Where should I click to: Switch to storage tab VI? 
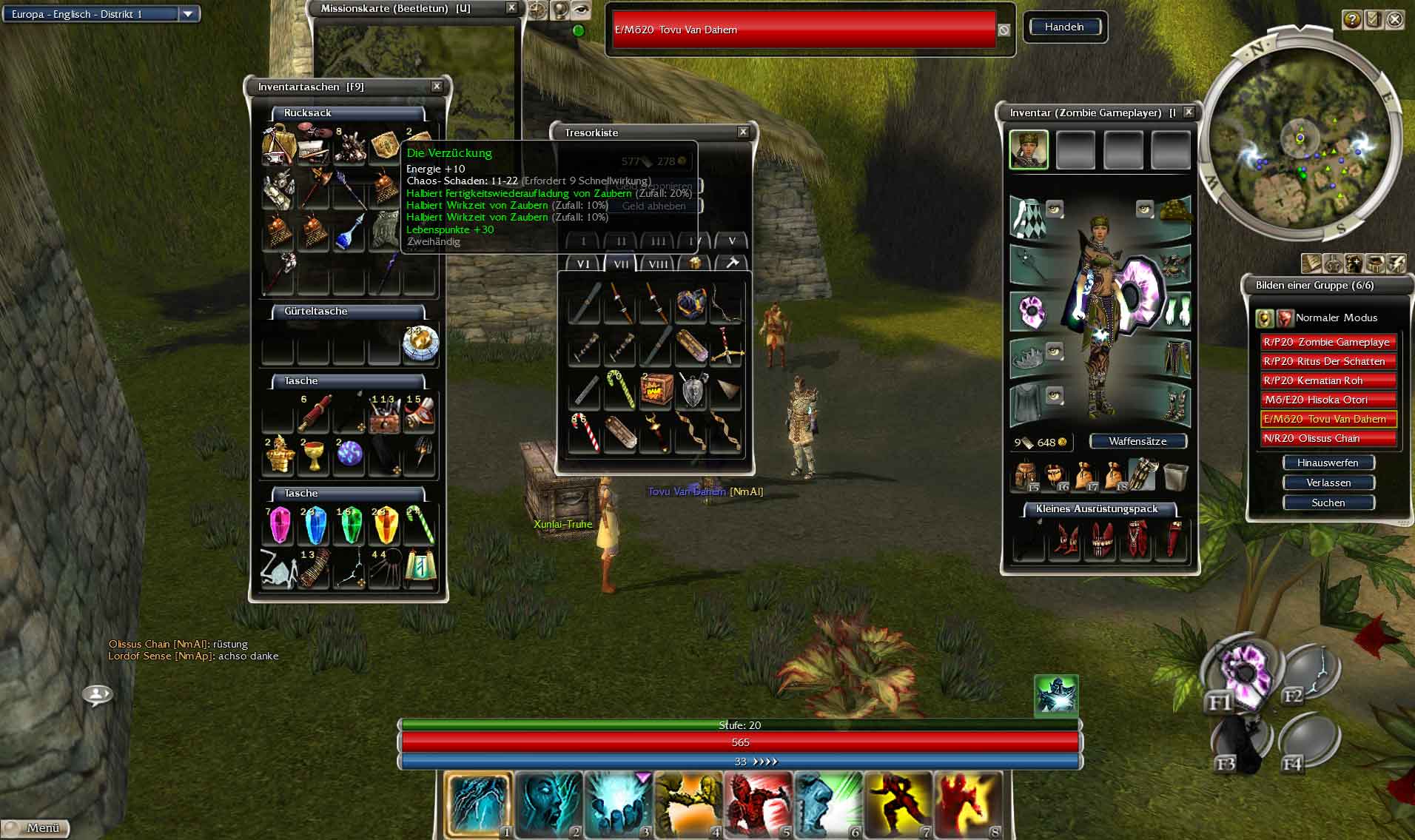(x=584, y=264)
